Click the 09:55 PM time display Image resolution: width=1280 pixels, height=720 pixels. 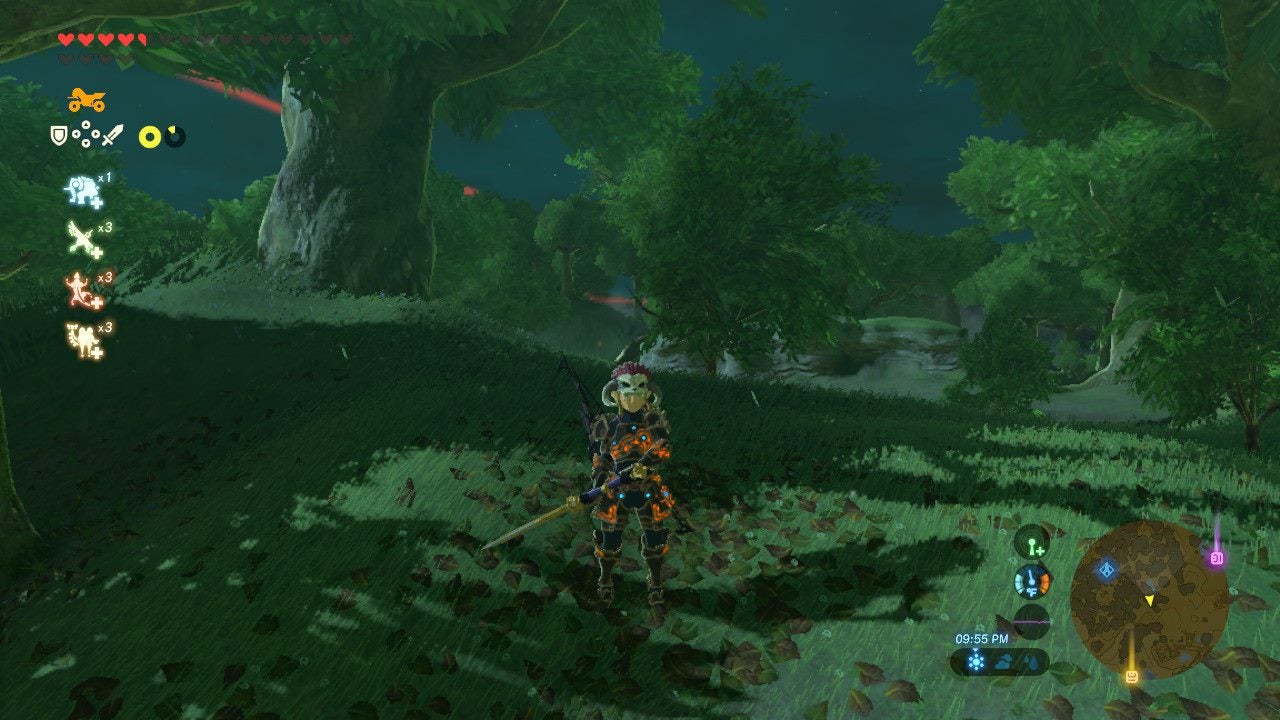982,638
